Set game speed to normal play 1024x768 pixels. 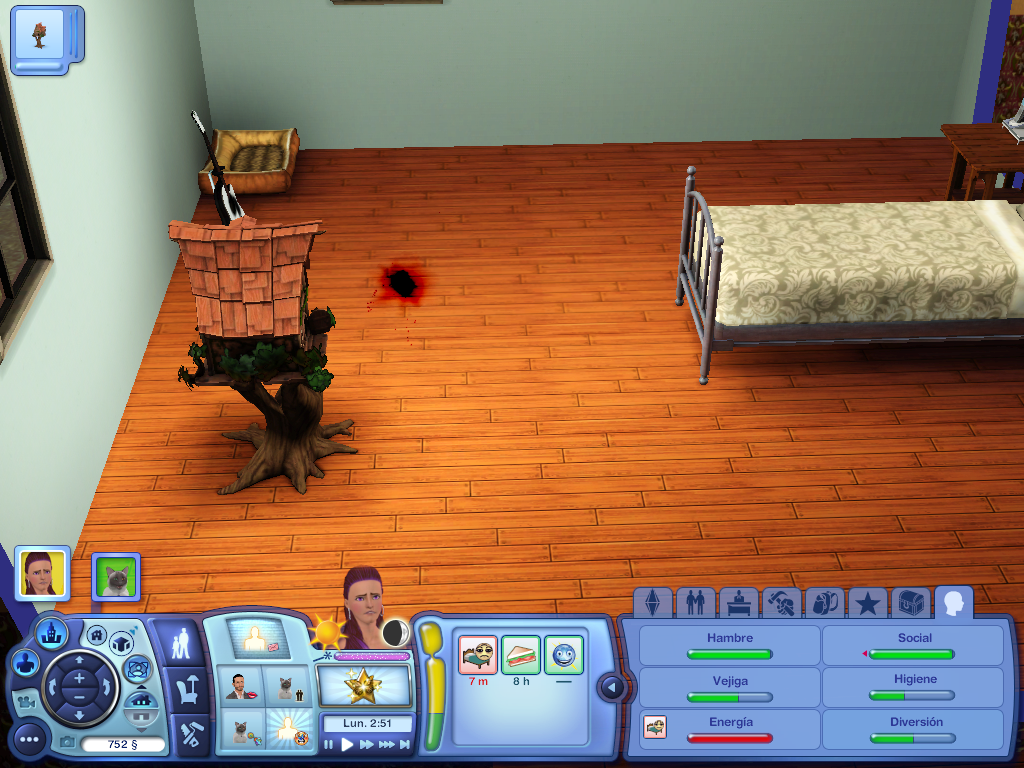(x=348, y=744)
